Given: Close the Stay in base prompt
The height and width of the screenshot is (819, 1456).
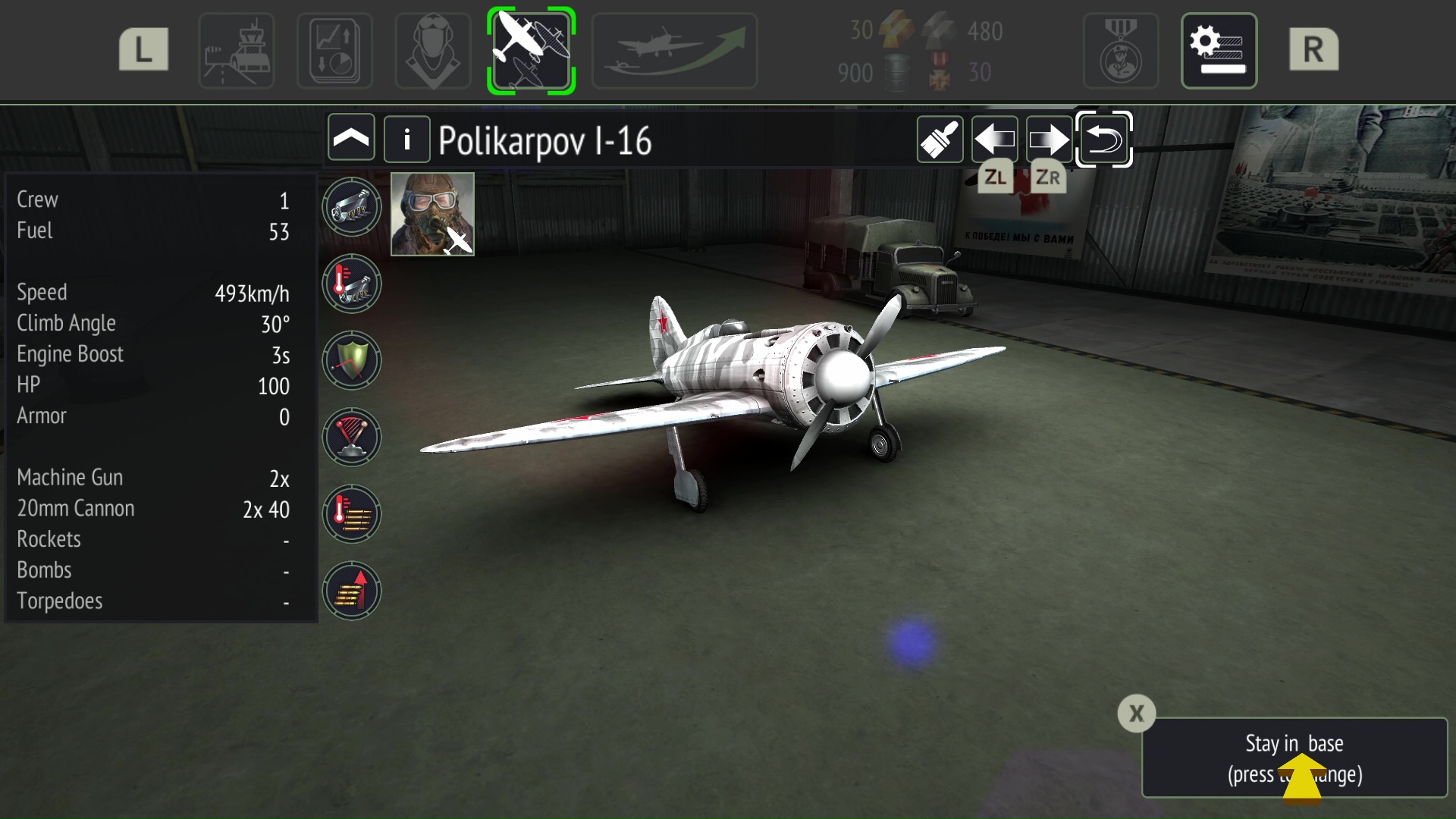Looking at the screenshot, I should (1136, 714).
